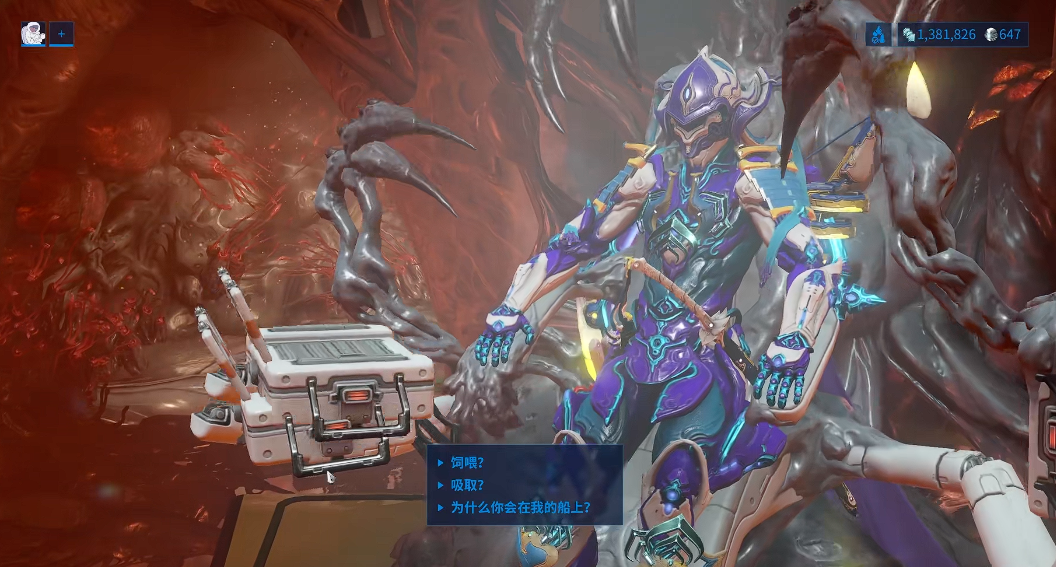Open the platinum balance showing 647
This screenshot has width=1056, height=567.
[1003, 35]
